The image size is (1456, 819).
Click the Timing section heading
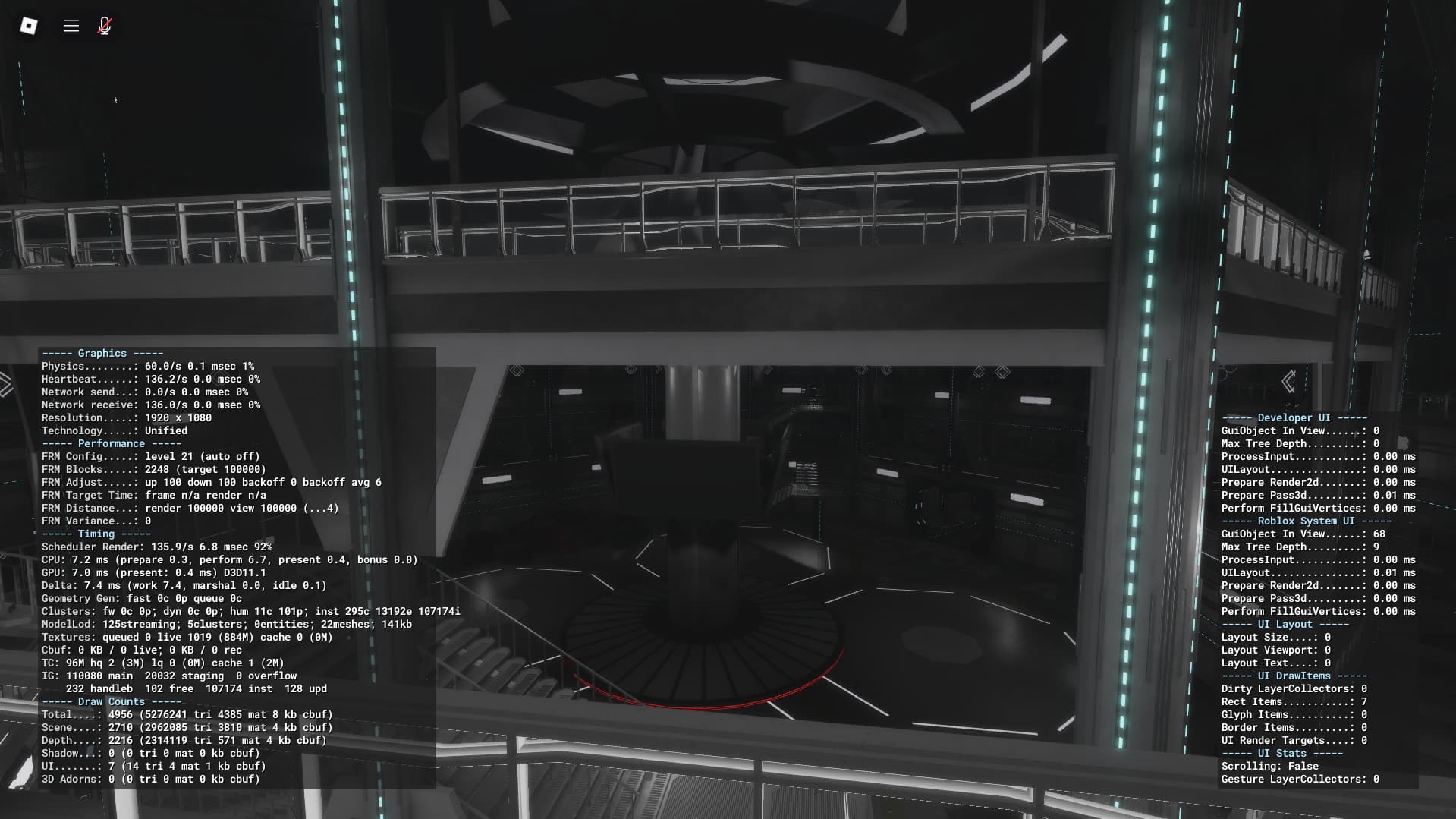coord(95,534)
